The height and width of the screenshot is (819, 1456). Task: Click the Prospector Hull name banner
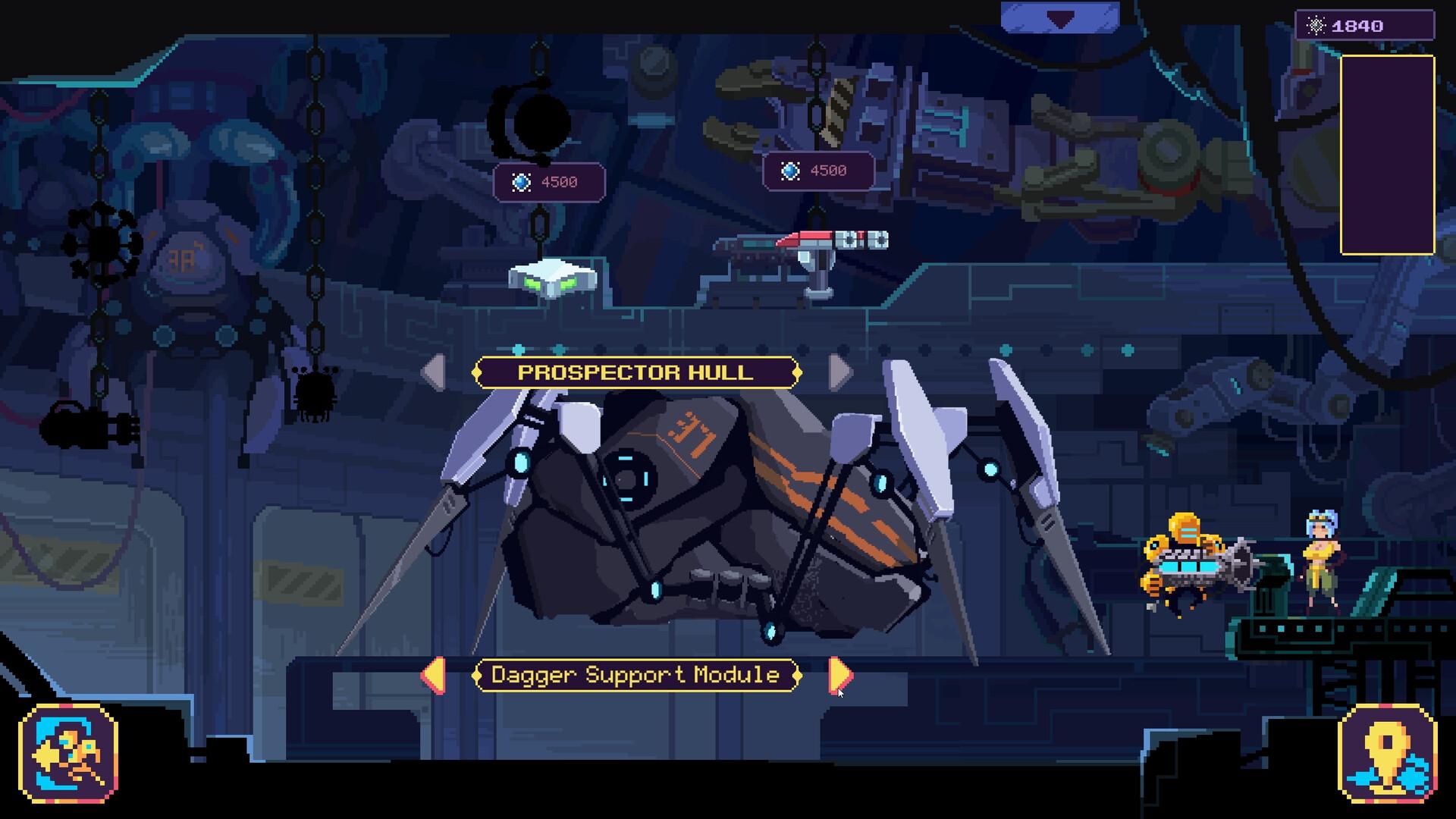pos(635,372)
